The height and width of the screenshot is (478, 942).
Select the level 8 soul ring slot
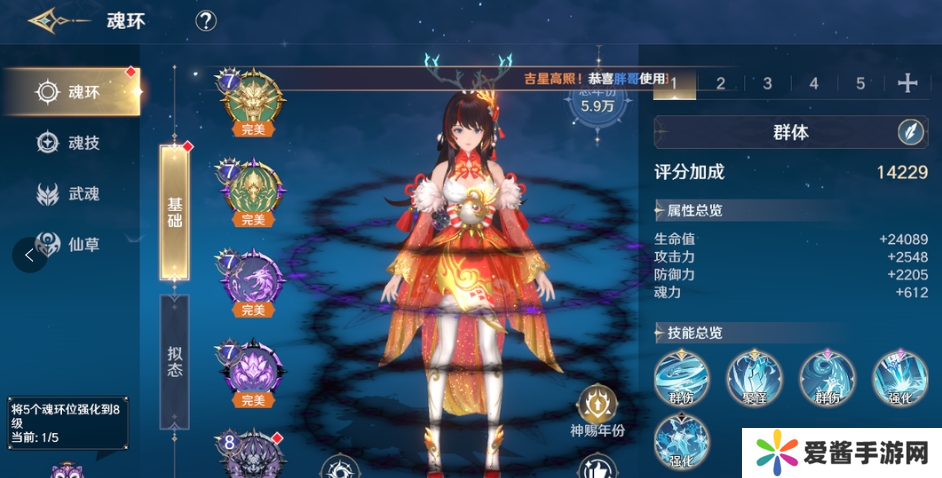(x=251, y=455)
